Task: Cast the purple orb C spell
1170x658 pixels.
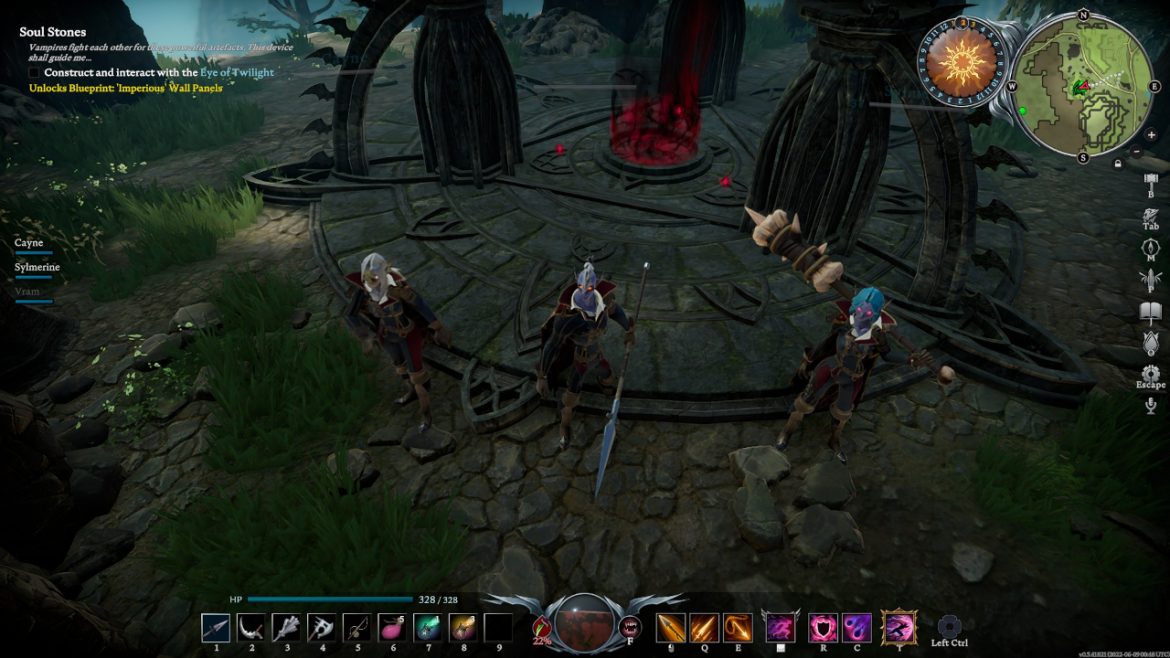Action: click(x=857, y=627)
